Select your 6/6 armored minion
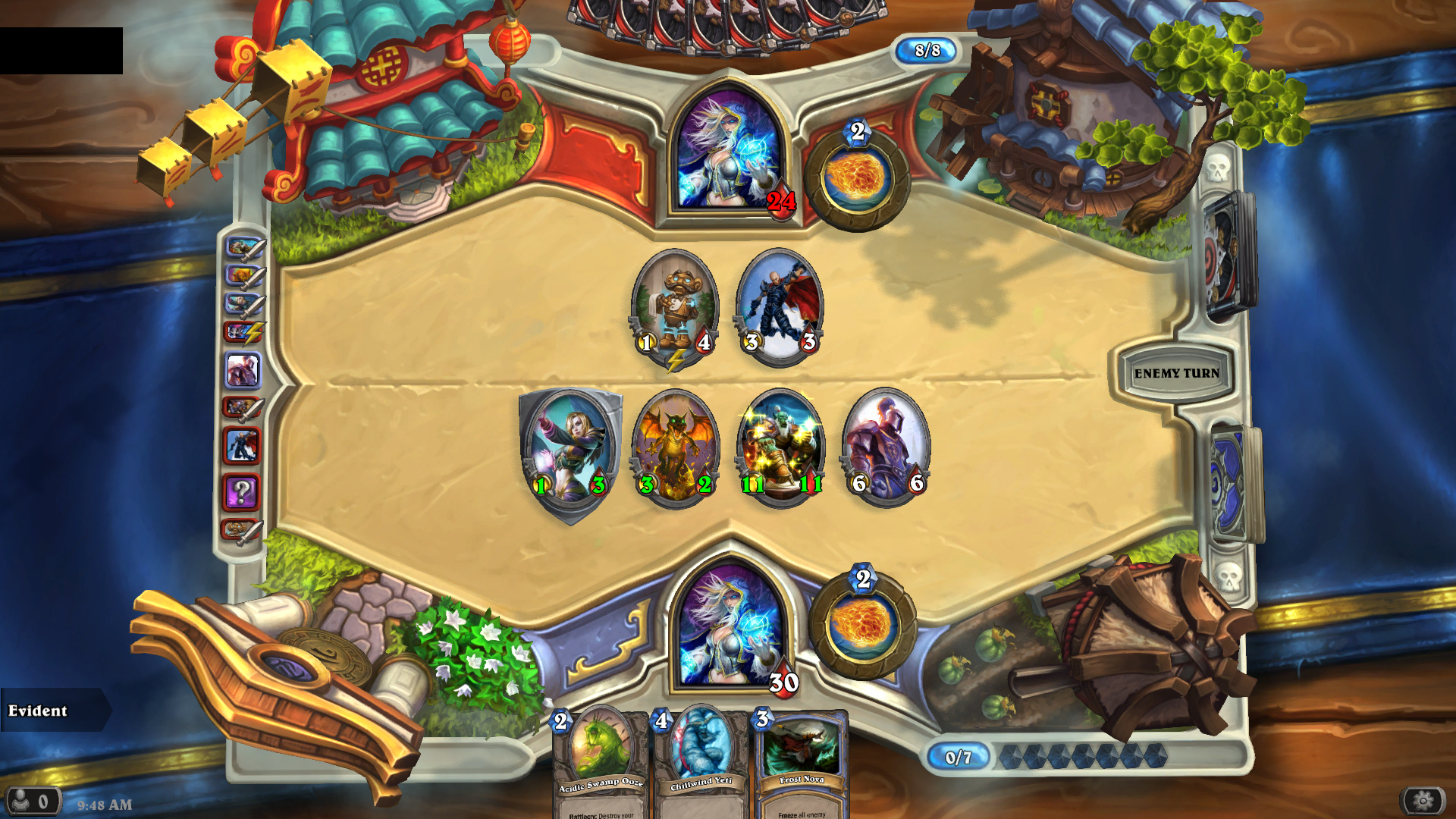The image size is (1456, 819). (886, 449)
